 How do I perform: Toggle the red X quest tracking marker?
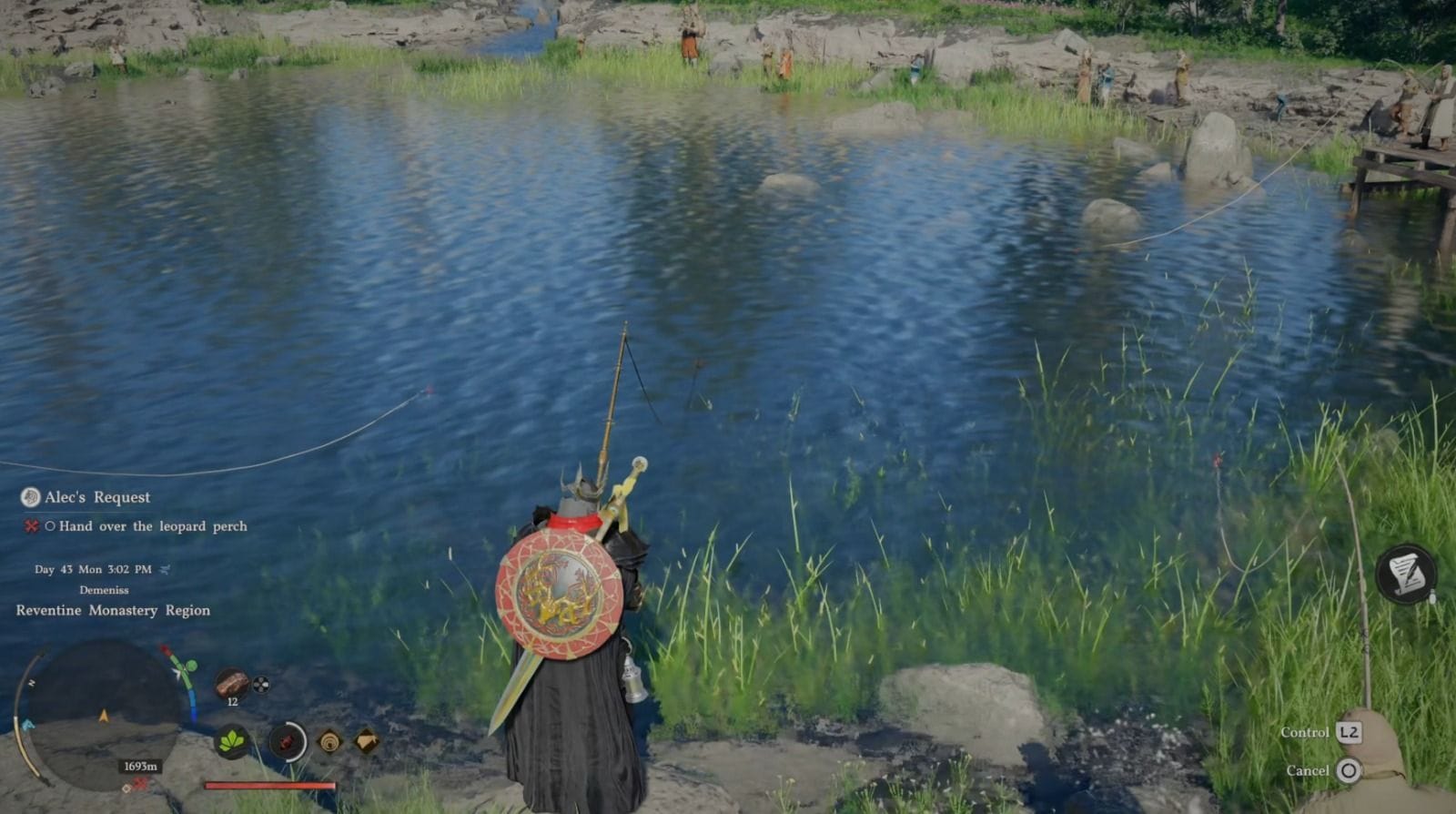pyautogui.click(x=30, y=526)
